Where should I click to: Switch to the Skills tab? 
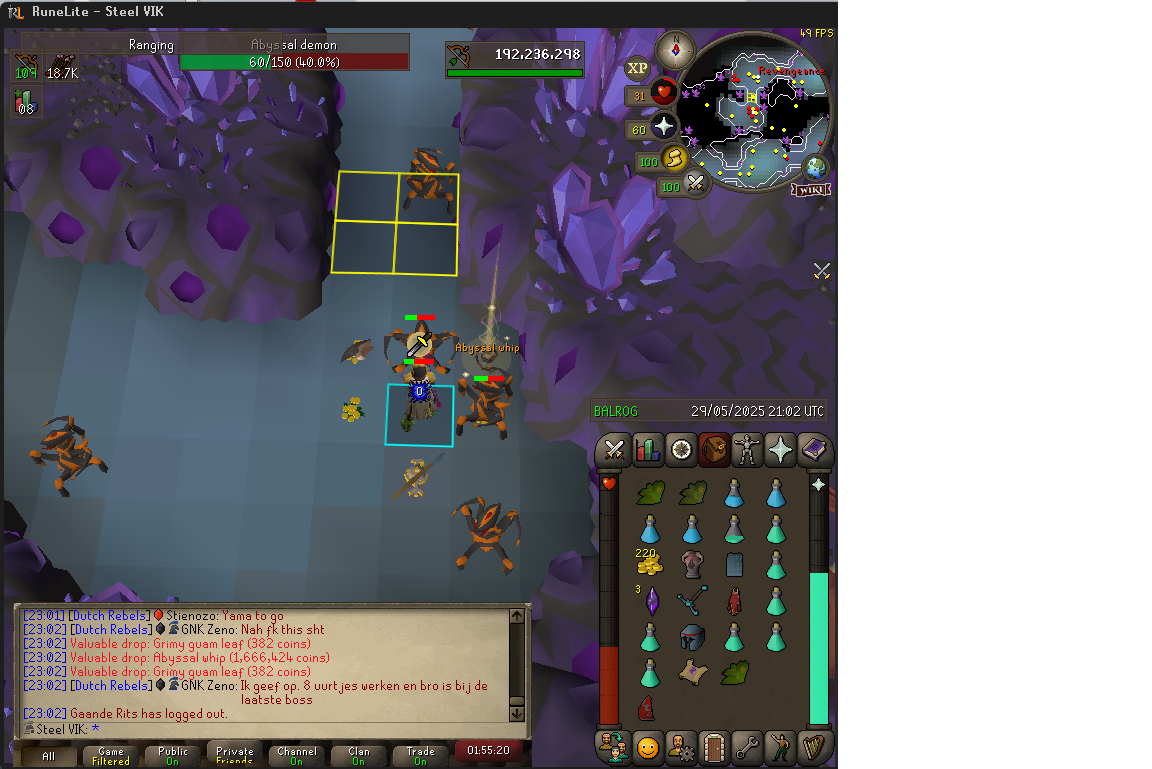(648, 450)
